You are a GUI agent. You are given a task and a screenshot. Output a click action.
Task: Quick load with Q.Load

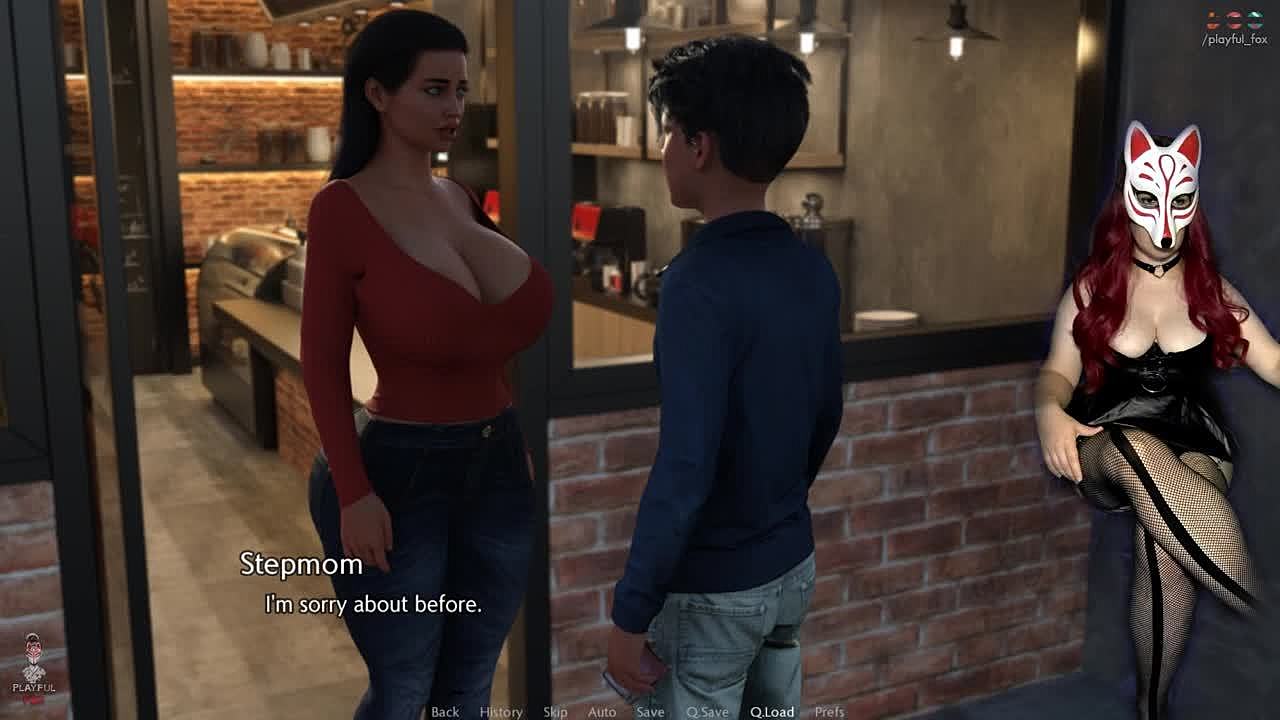point(772,712)
